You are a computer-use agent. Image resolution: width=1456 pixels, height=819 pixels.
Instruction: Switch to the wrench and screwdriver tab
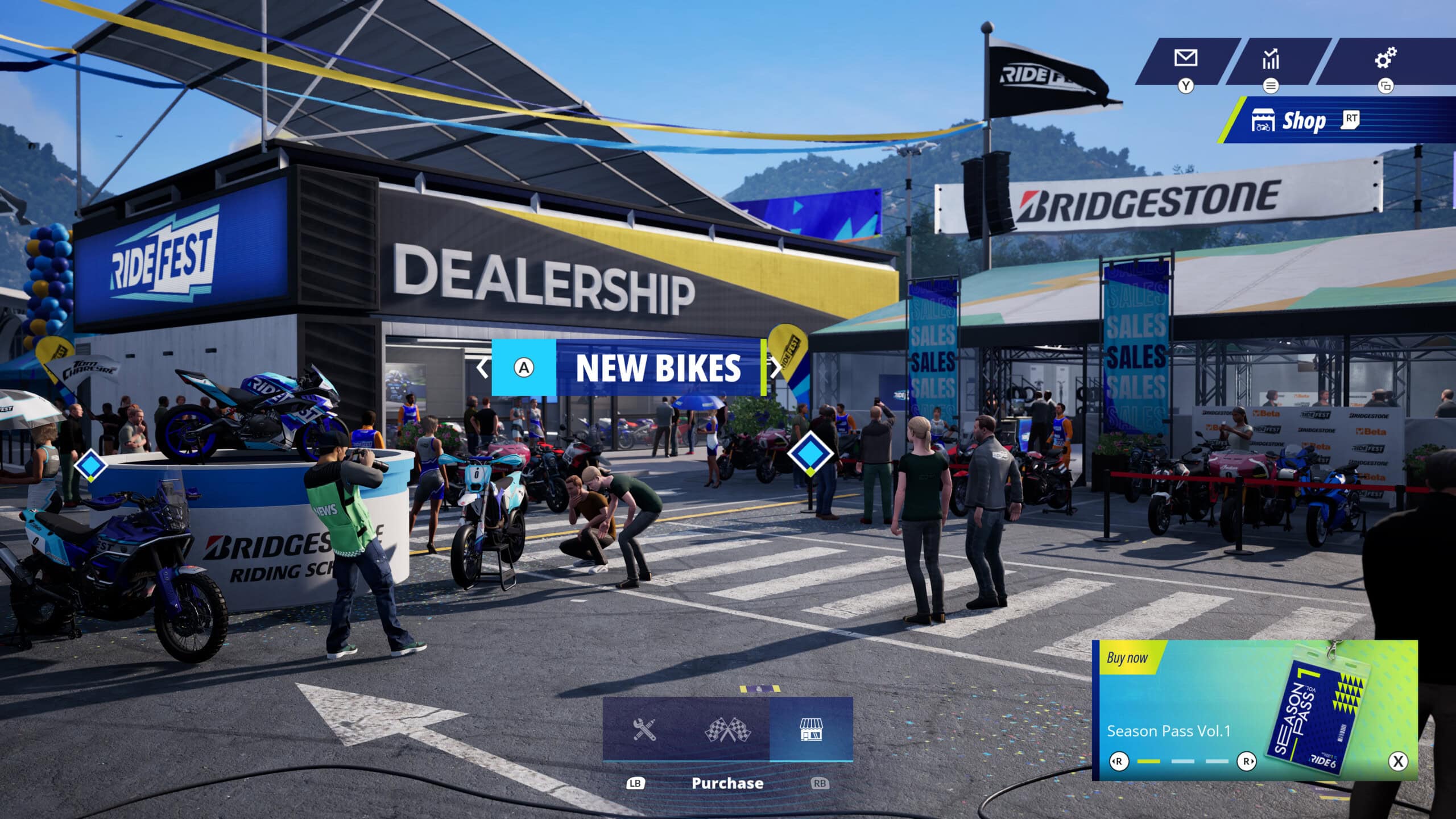click(644, 729)
